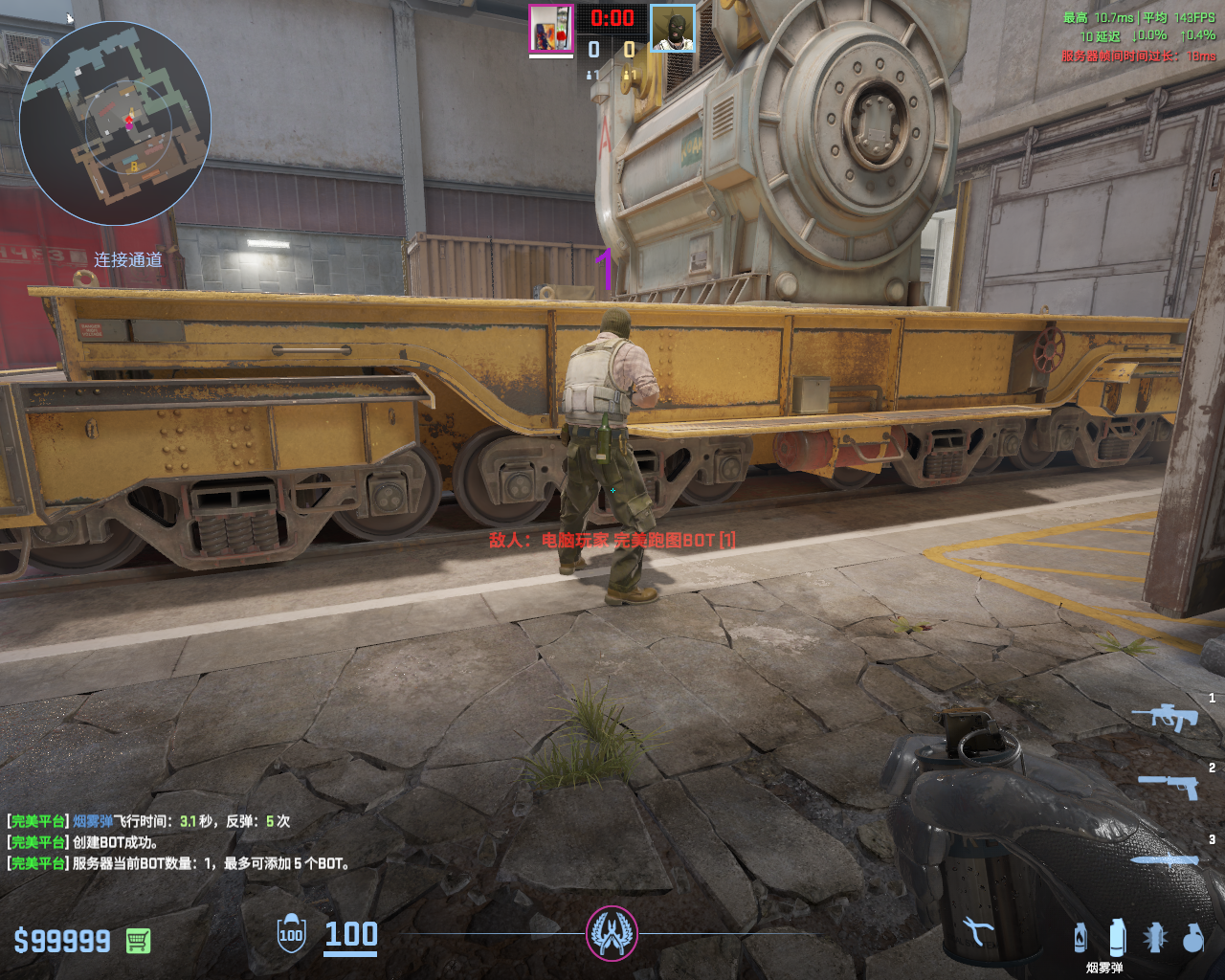Choose the HE grenade icon
1225x980 pixels.
pyautogui.click(x=1192, y=938)
